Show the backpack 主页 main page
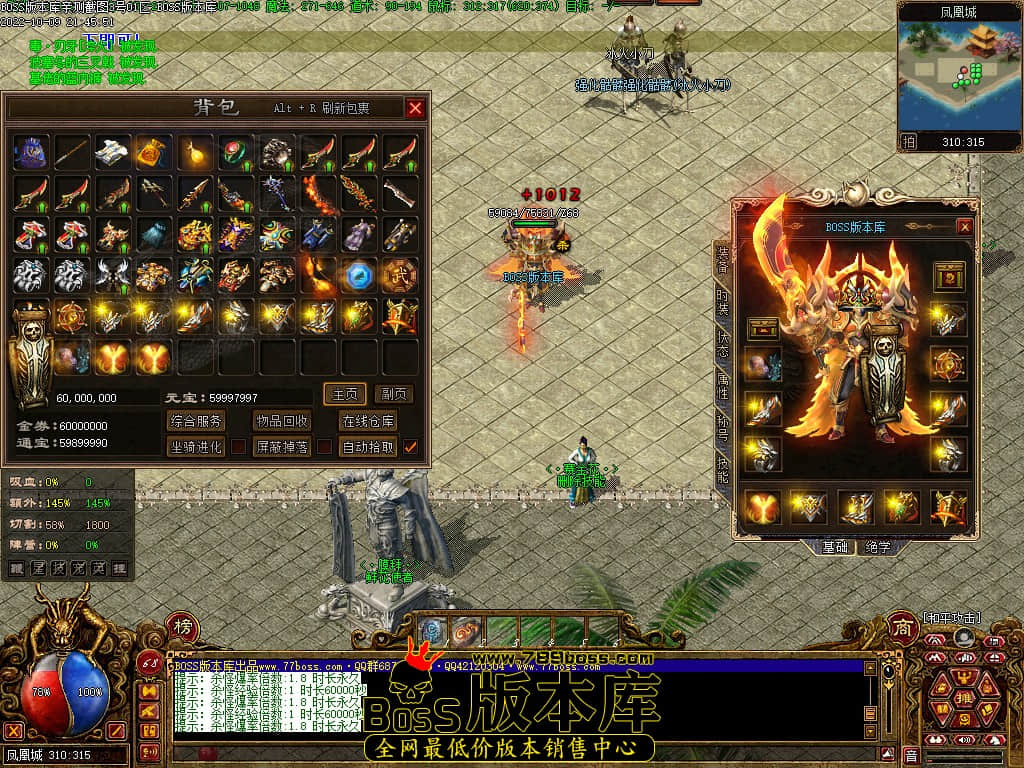1024x768 pixels. click(x=346, y=394)
